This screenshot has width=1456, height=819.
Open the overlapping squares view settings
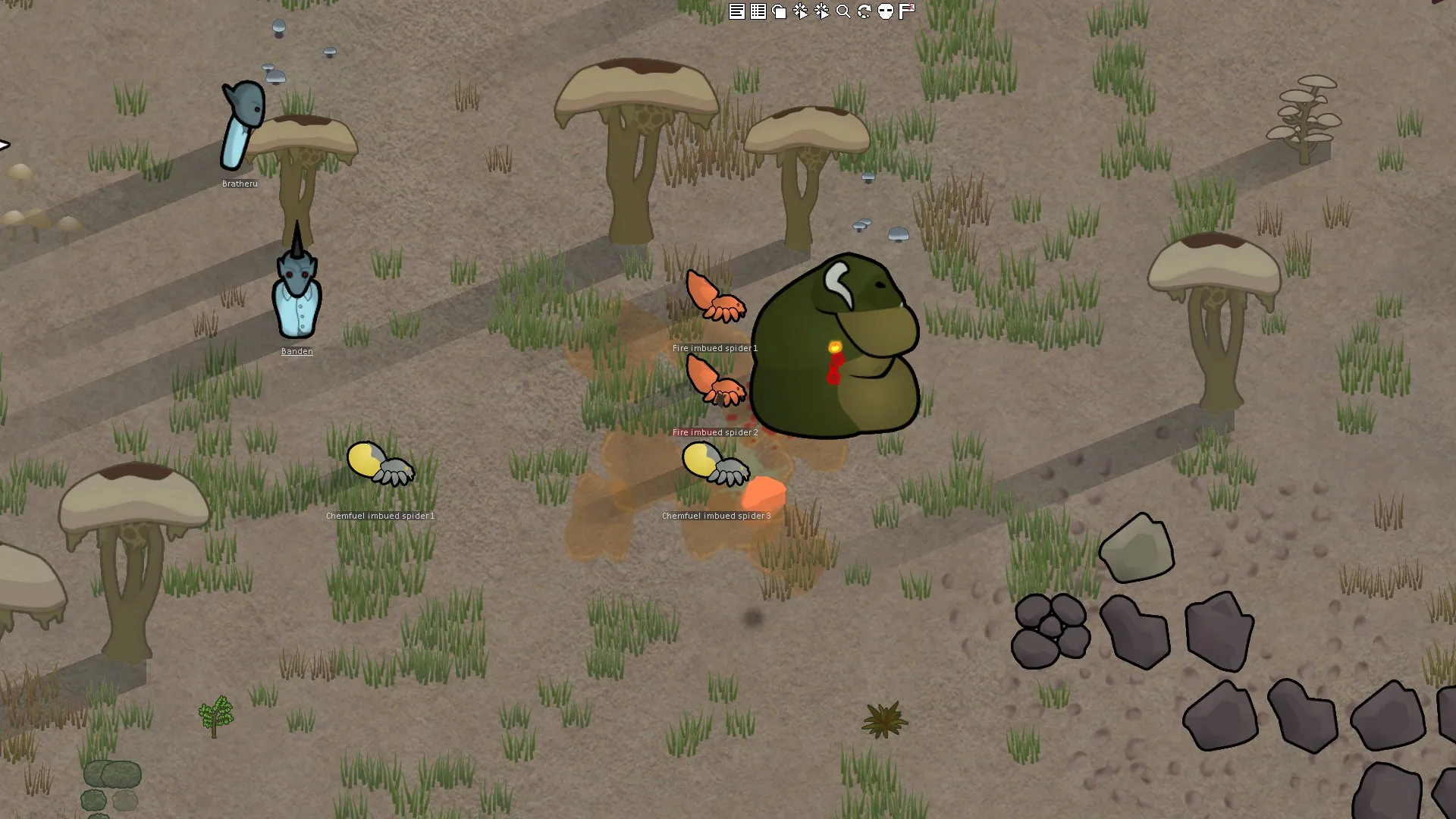pyautogui.click(x=779, y=11)
